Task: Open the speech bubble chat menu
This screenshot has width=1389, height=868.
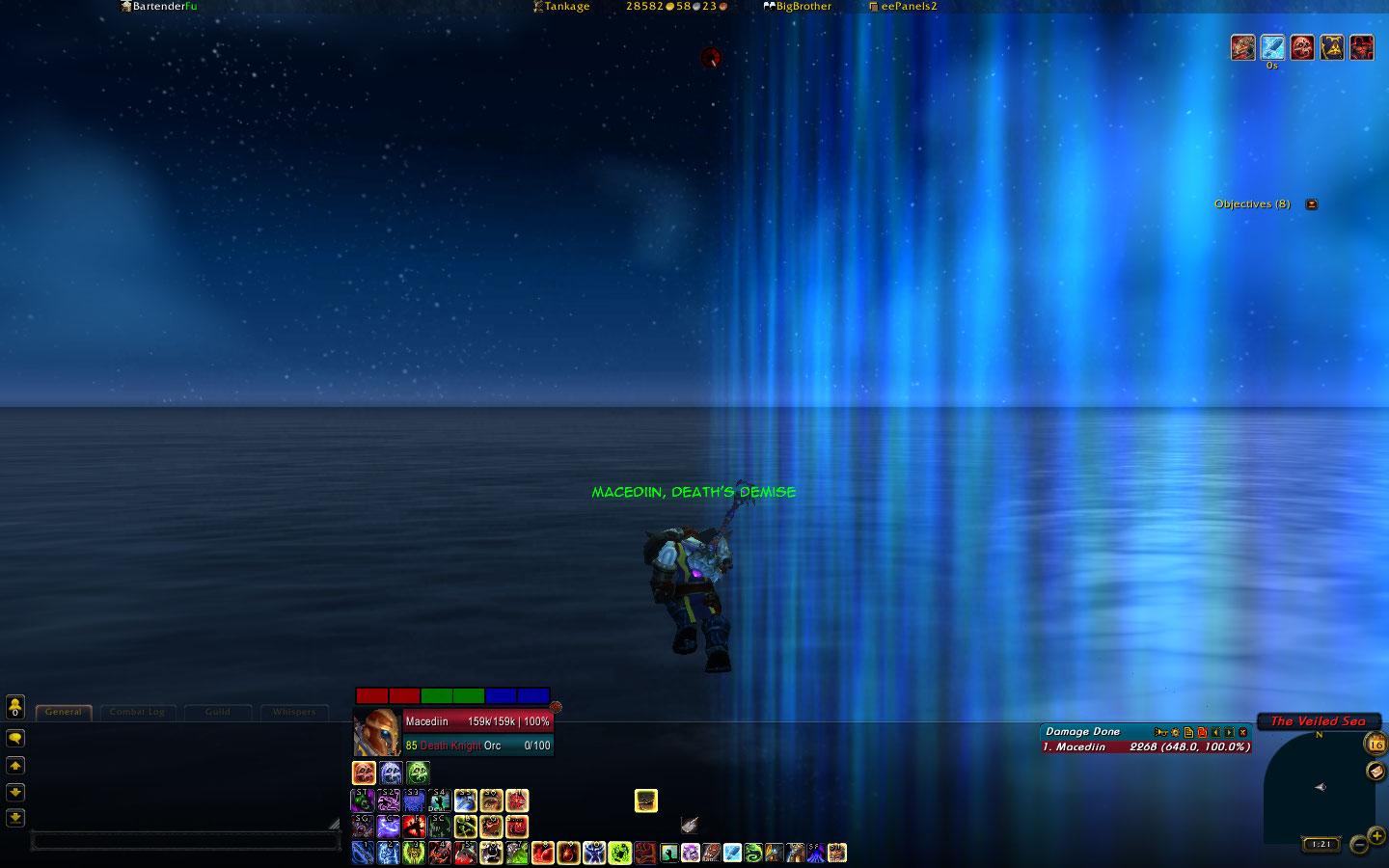Action: 15,739
